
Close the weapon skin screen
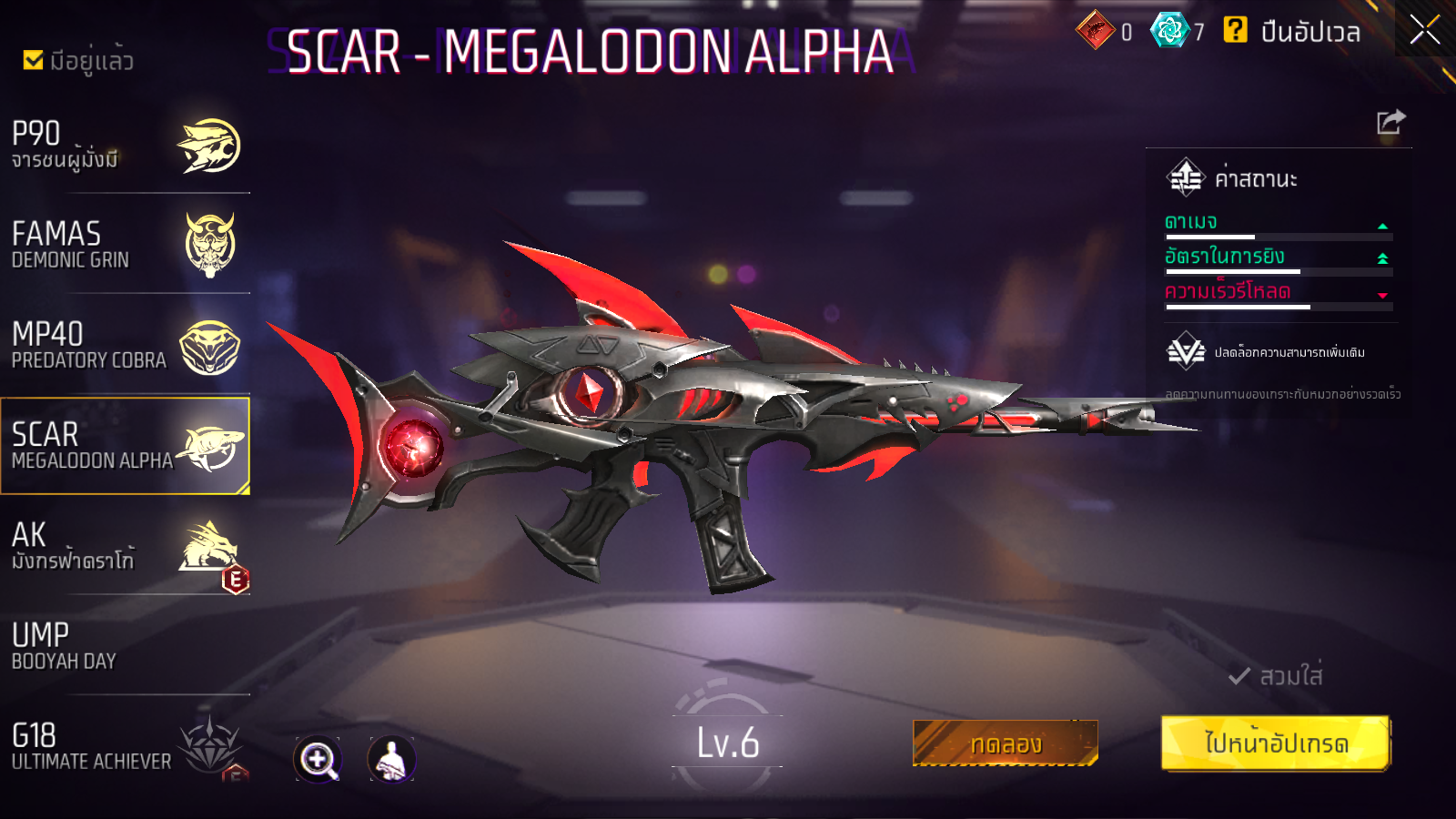(x=1424, y=30)
